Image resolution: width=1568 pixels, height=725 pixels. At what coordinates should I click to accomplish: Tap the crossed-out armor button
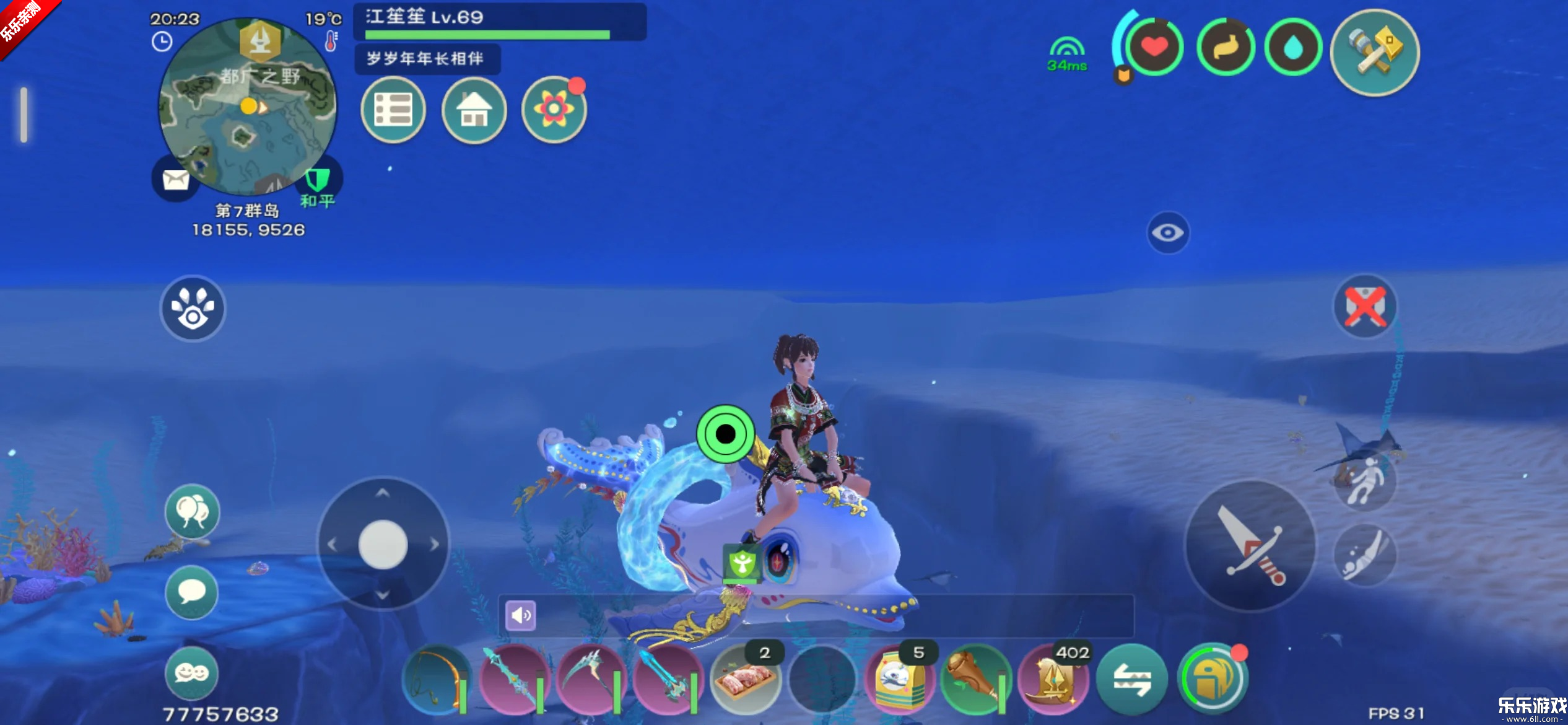point(1364,307)
